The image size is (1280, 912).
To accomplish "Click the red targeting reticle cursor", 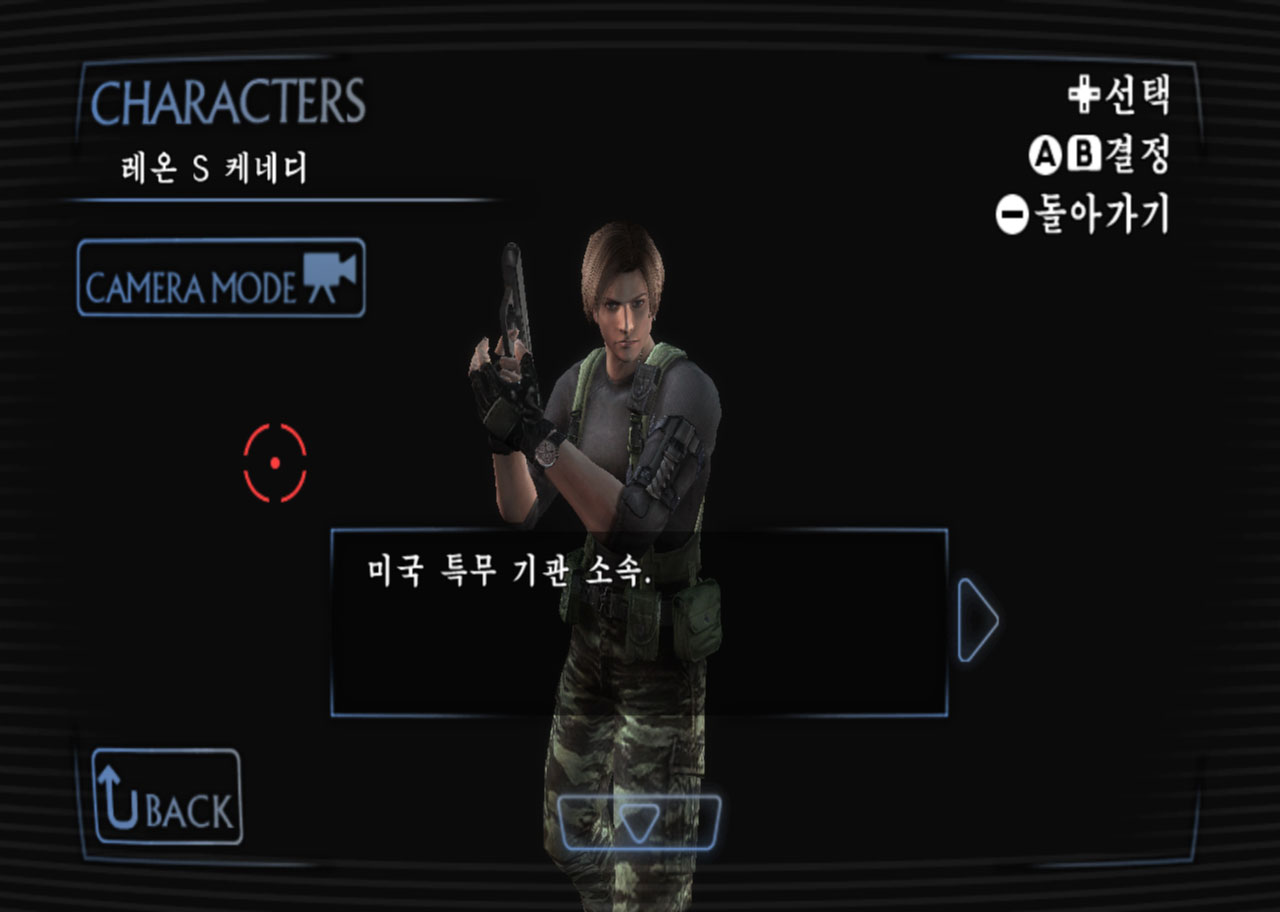I will 274,461.
